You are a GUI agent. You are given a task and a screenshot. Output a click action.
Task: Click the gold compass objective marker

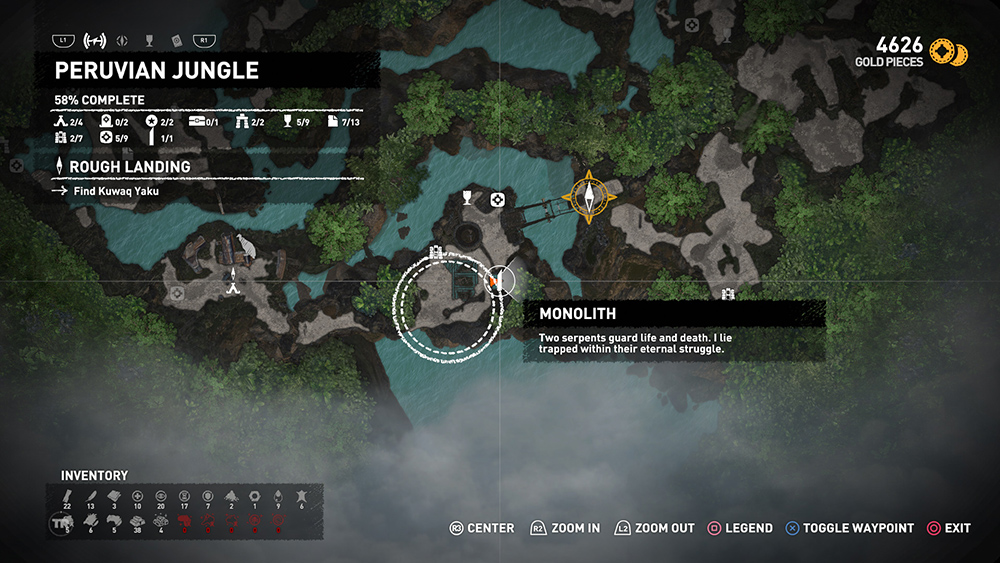(x=590, y=195)
